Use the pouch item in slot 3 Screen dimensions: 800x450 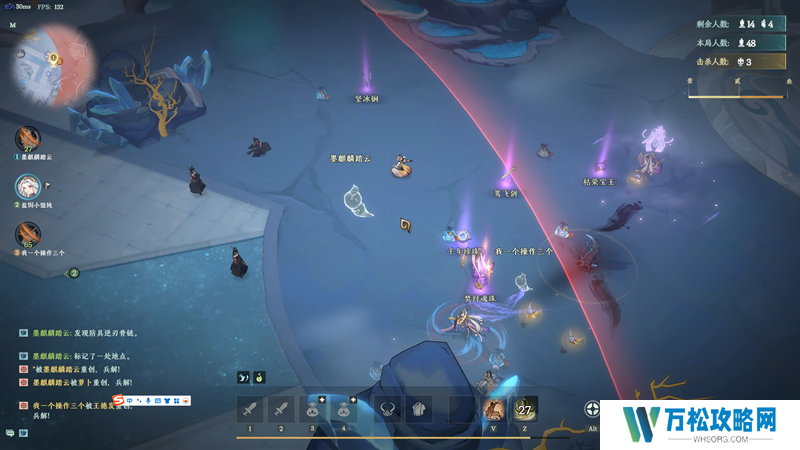pos(314,408)
